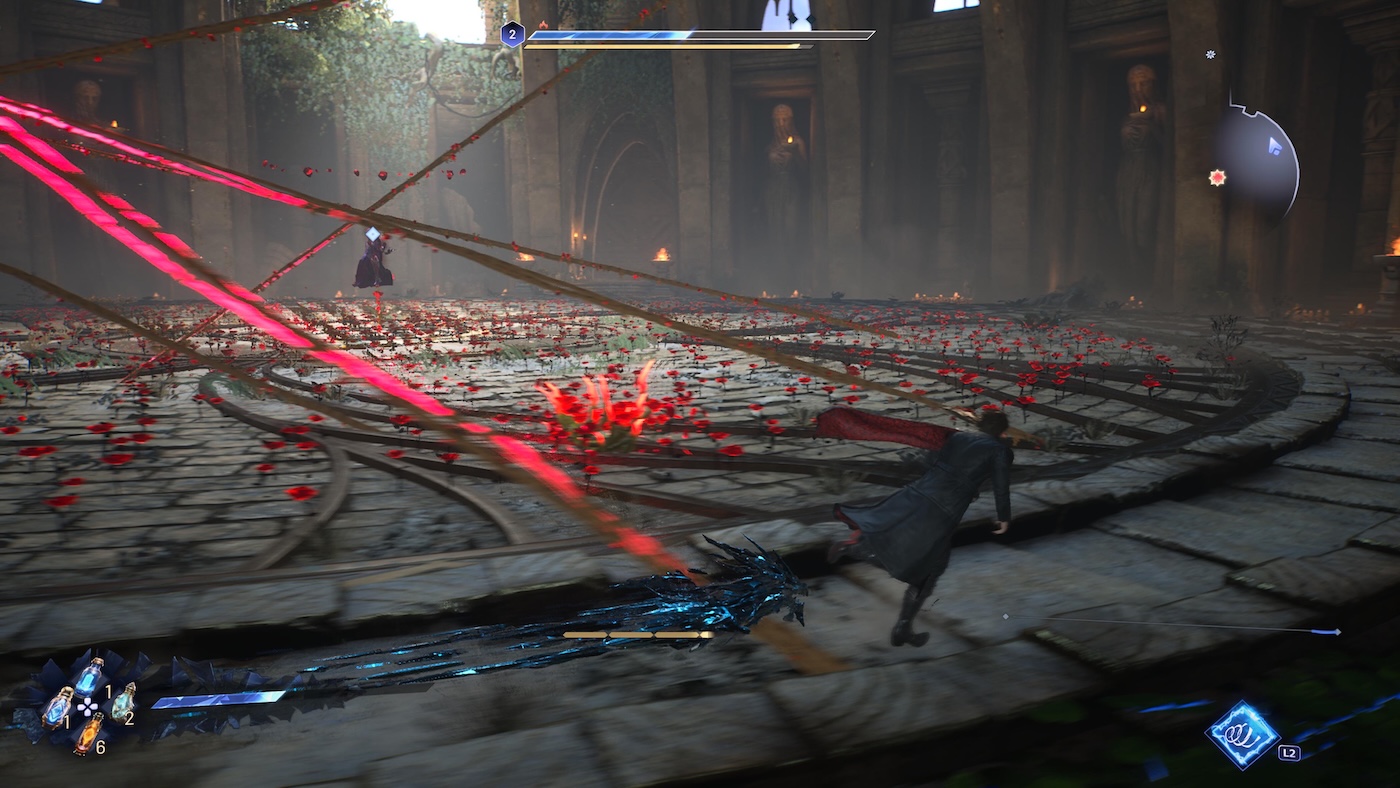Activate the glowing blue spiral ability
The height and width of the screenshot is (788, 1400).
(1242, 734)
